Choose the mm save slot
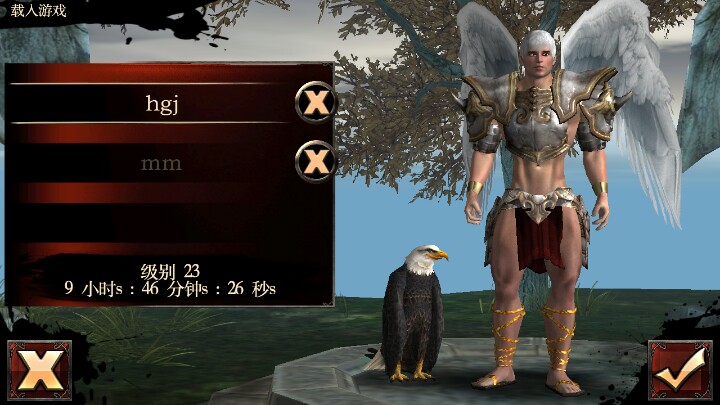 pyautogui.click(x=160, y=161)
